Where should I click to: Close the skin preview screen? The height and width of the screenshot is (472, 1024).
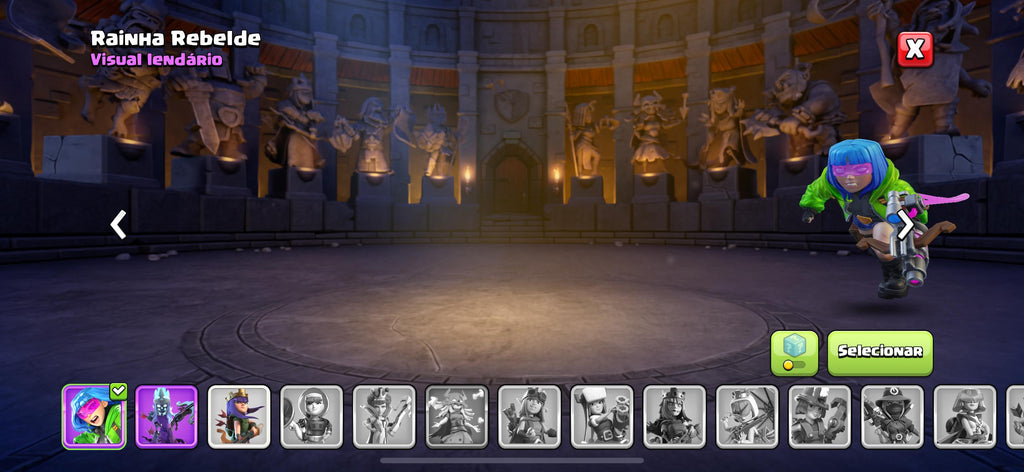pos(914,49)
